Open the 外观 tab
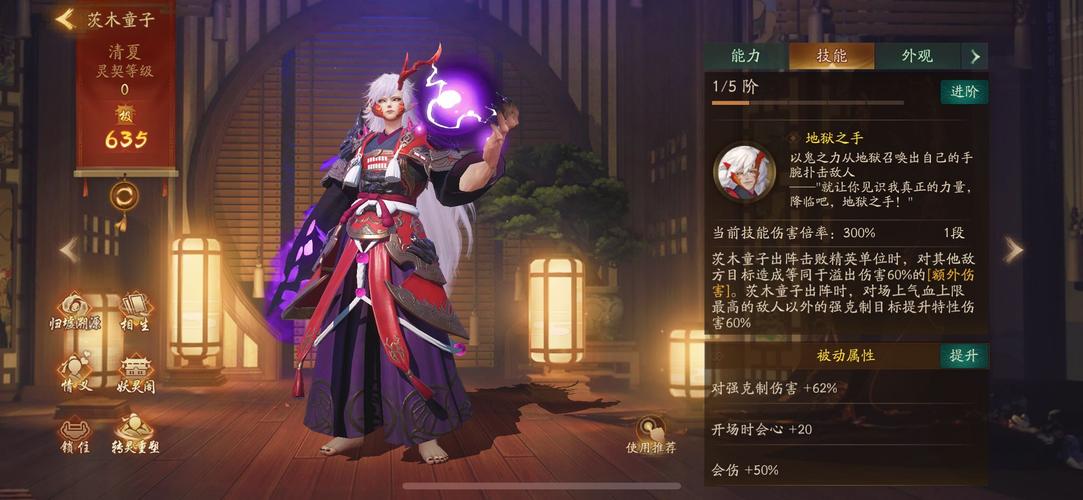The image size is (1083, 500). coord(916,56)
